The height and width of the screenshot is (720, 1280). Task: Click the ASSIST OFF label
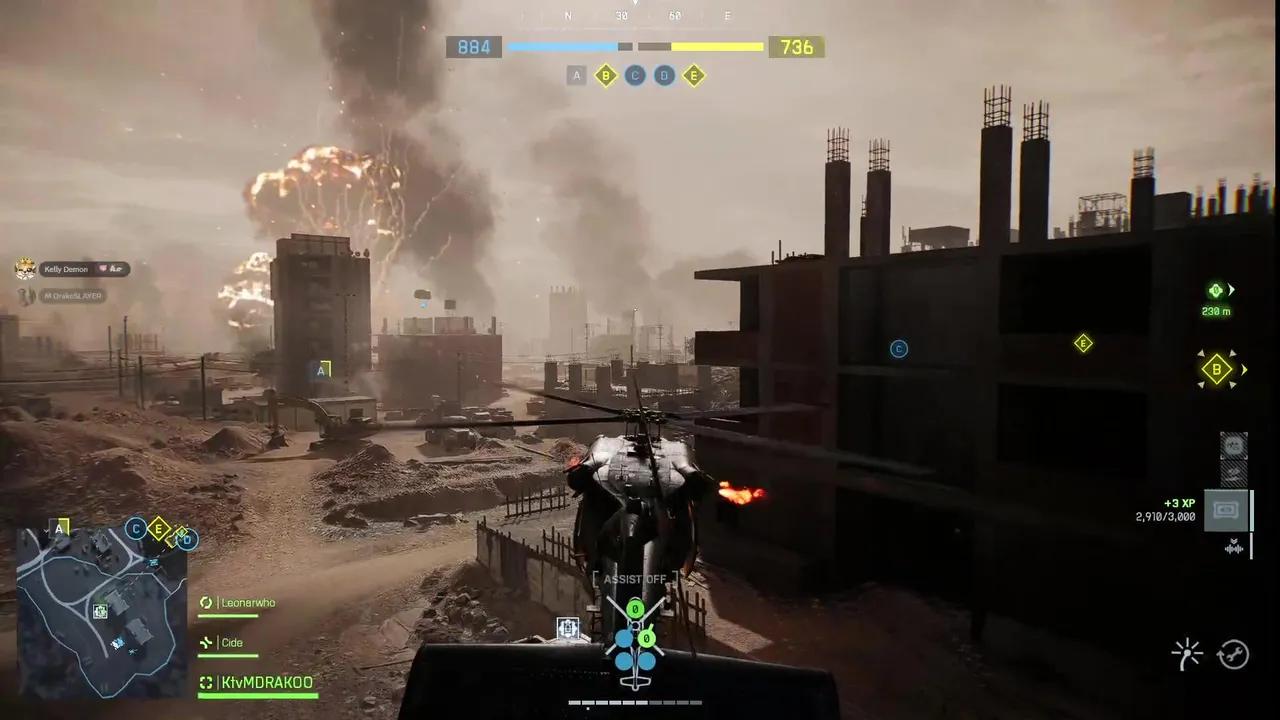coord(635,579)
